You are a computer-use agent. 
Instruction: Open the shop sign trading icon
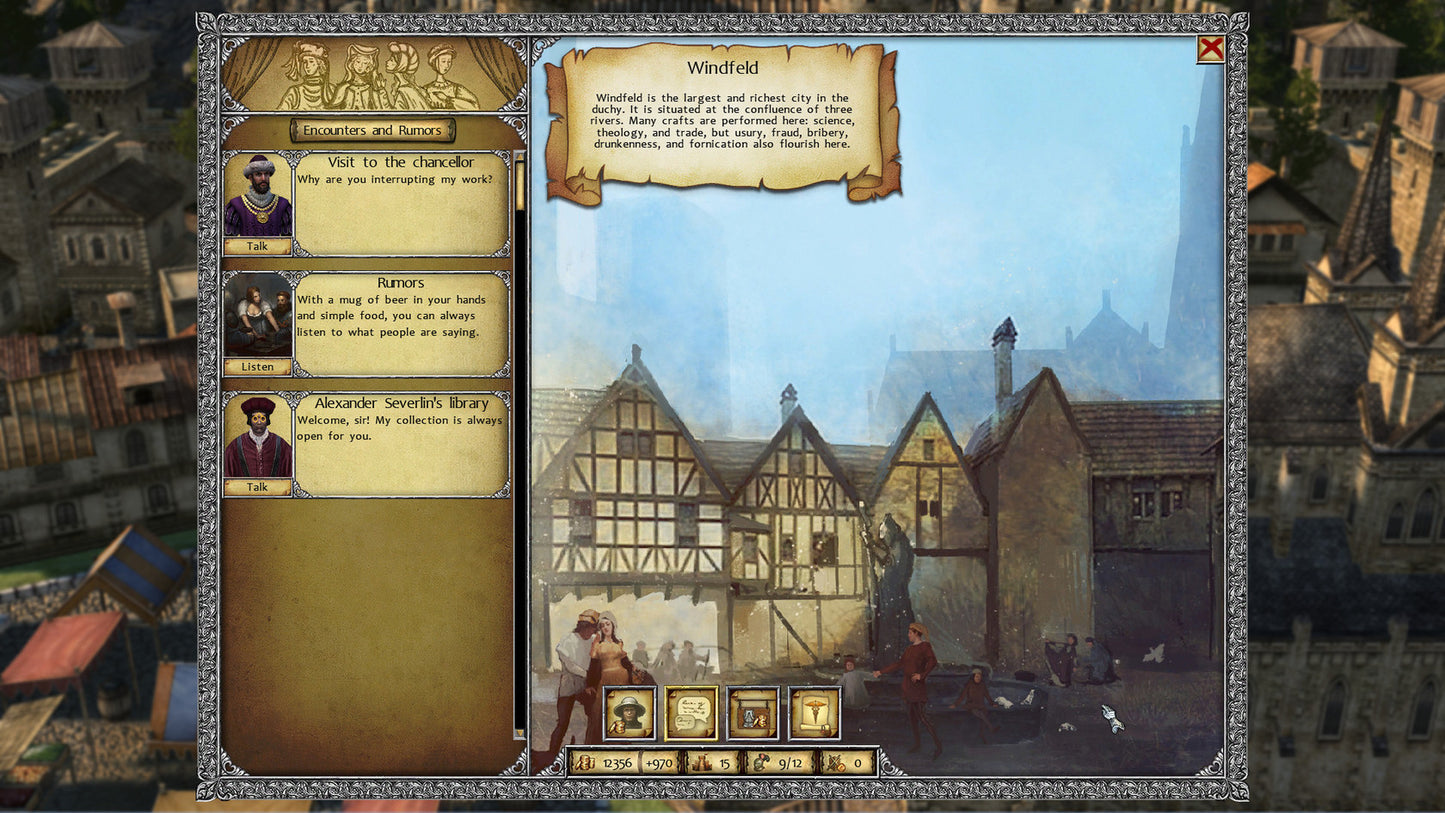753,712
